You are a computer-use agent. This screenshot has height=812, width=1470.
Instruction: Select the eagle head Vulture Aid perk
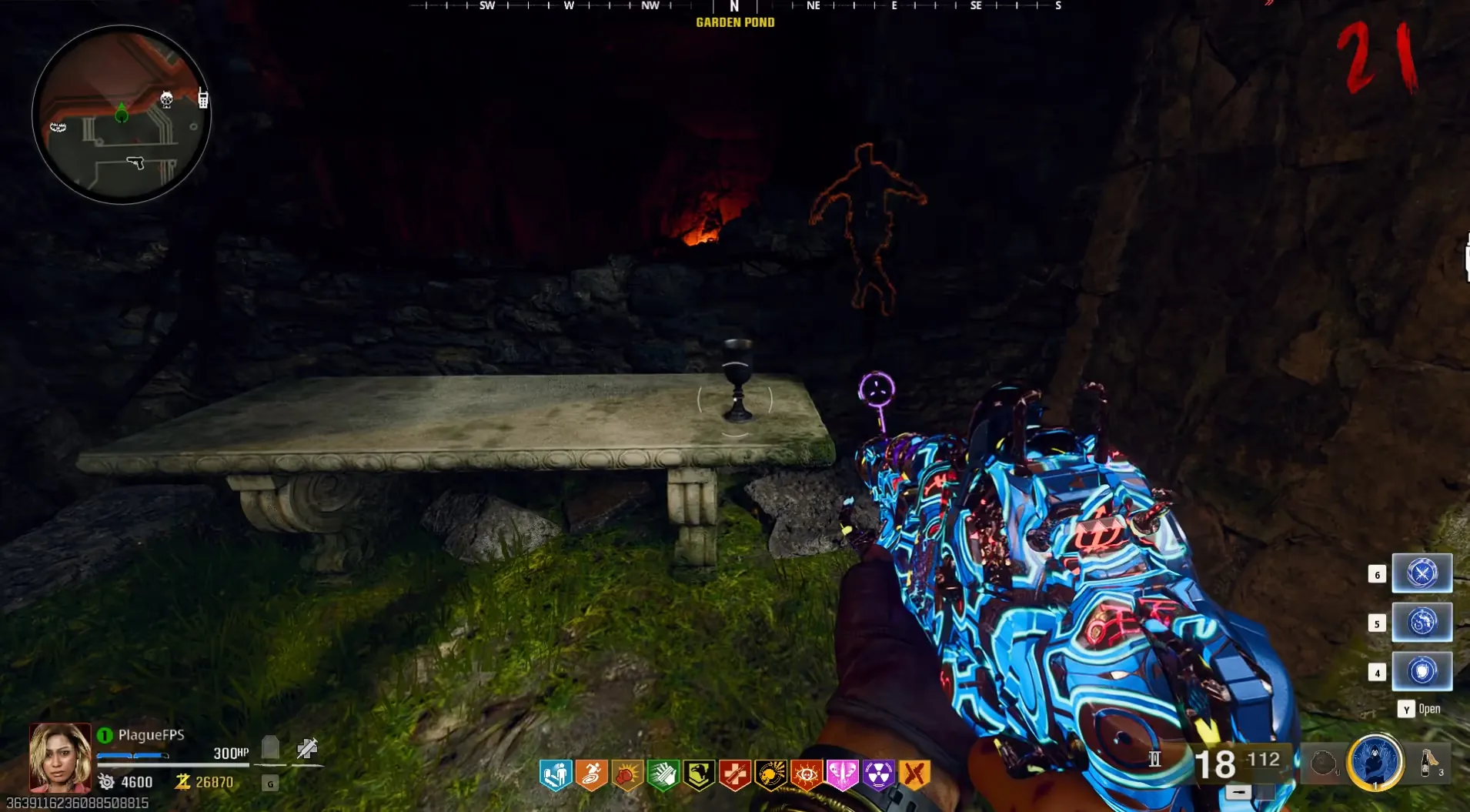point(699,775)
